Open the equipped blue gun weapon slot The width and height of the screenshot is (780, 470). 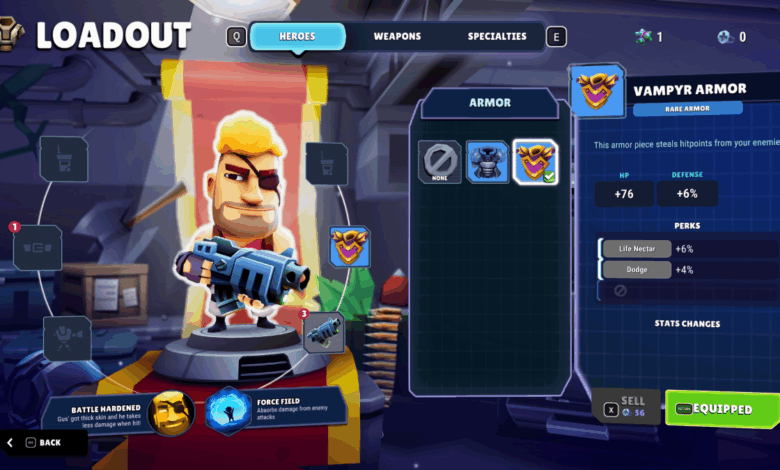(x=323, y=333)
